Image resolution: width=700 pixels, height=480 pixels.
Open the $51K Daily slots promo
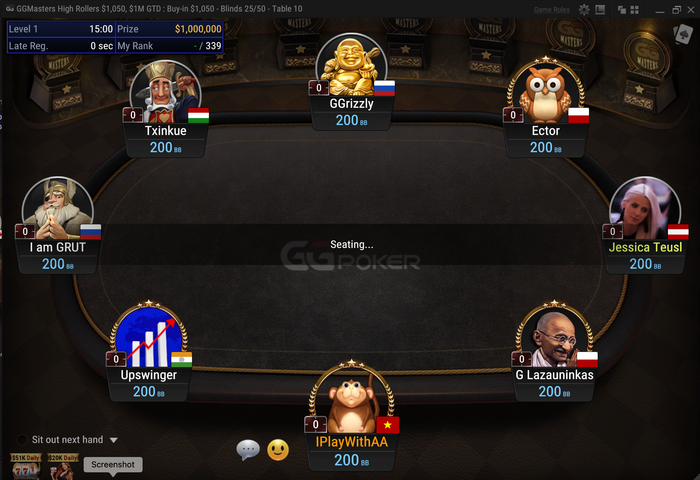(x=25, y=465)
